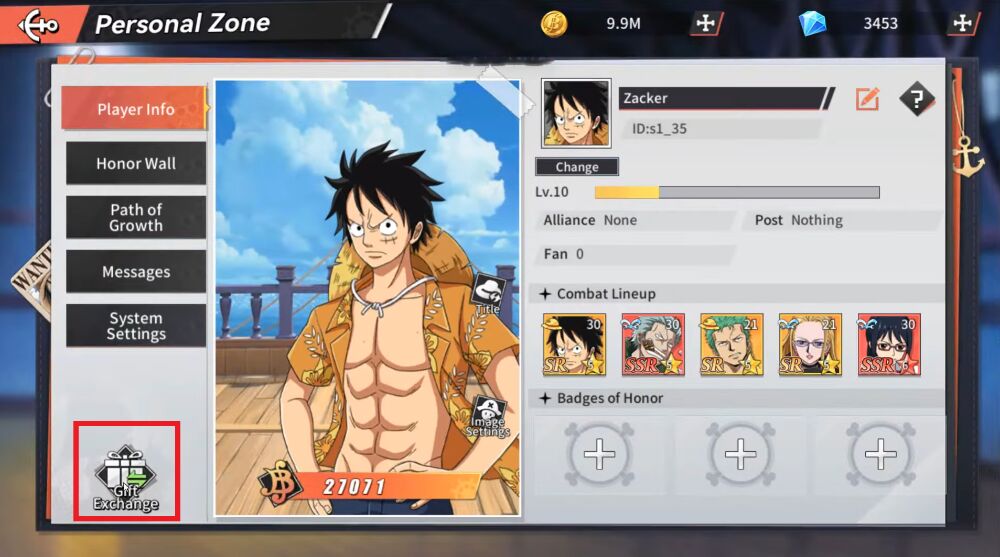Screen dimensions: 1000x557
Task: Switch to the Player Info tab
Action: [135, 109]
